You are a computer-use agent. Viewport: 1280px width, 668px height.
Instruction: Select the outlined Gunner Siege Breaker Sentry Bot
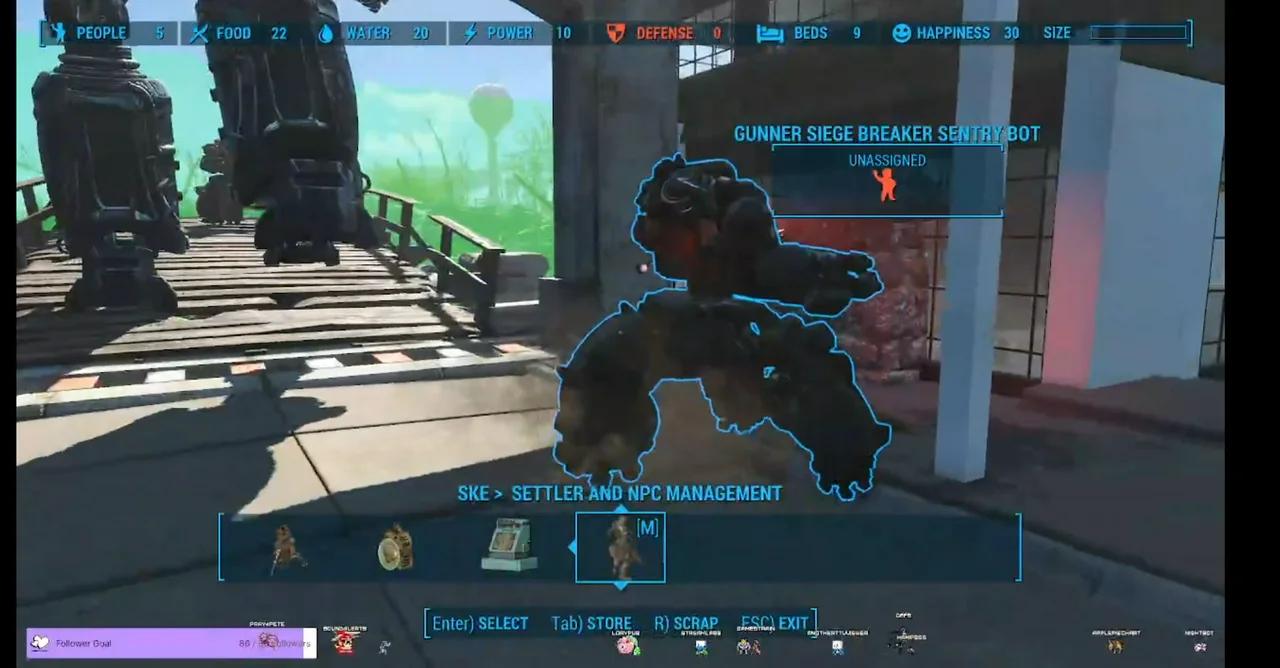tap(720, 330)
